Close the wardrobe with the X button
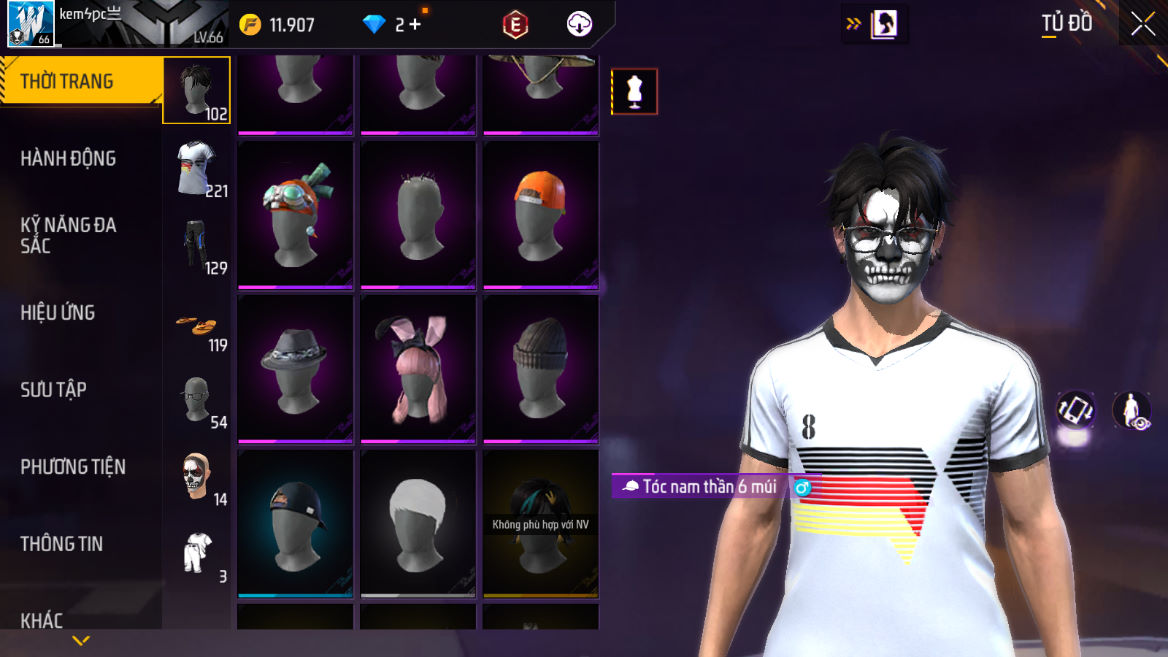Viewport: 1168px width, 657px height. tap(1143, 25)
